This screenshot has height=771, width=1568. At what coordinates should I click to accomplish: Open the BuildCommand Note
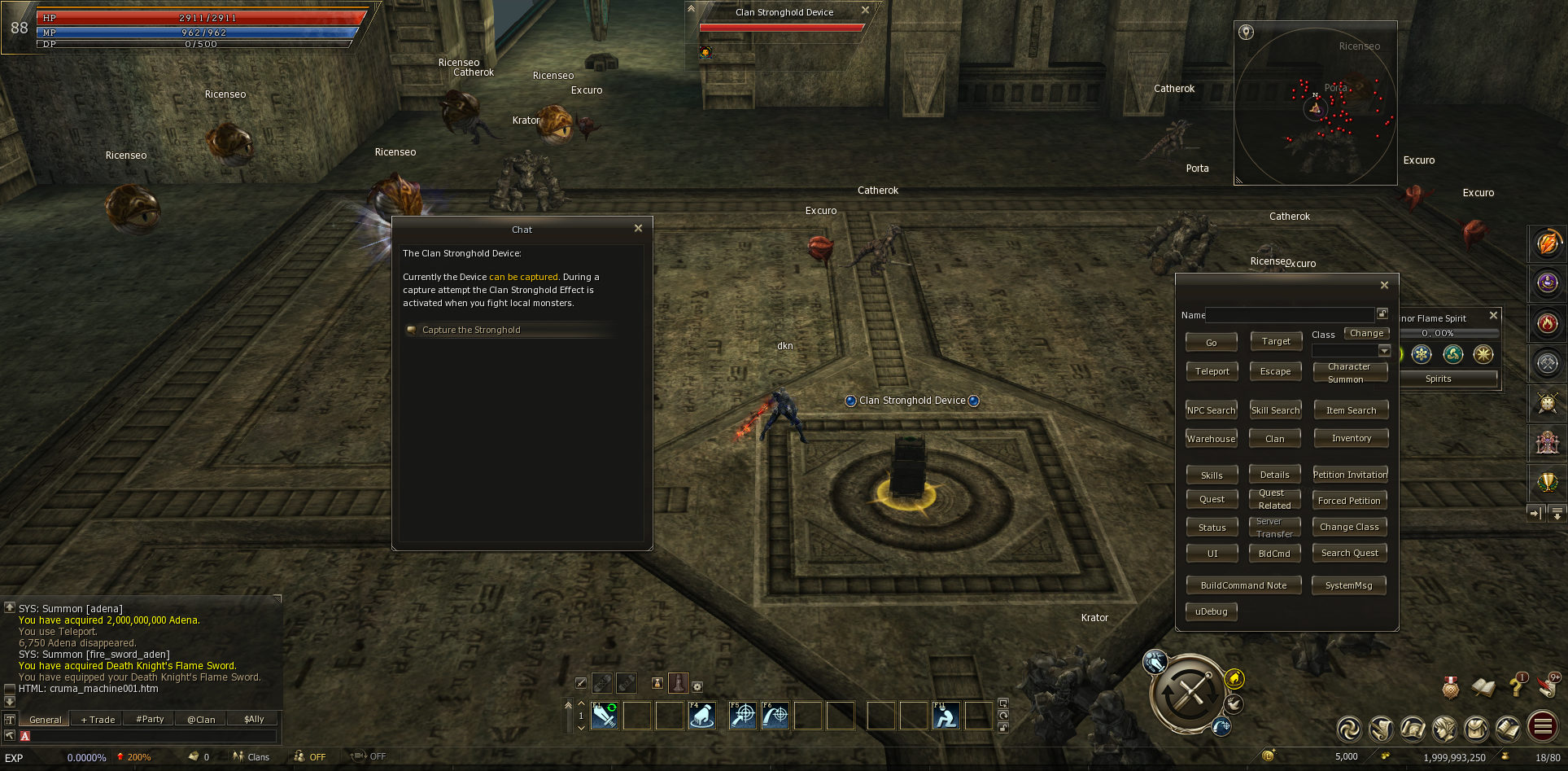tap(1243, 585)
